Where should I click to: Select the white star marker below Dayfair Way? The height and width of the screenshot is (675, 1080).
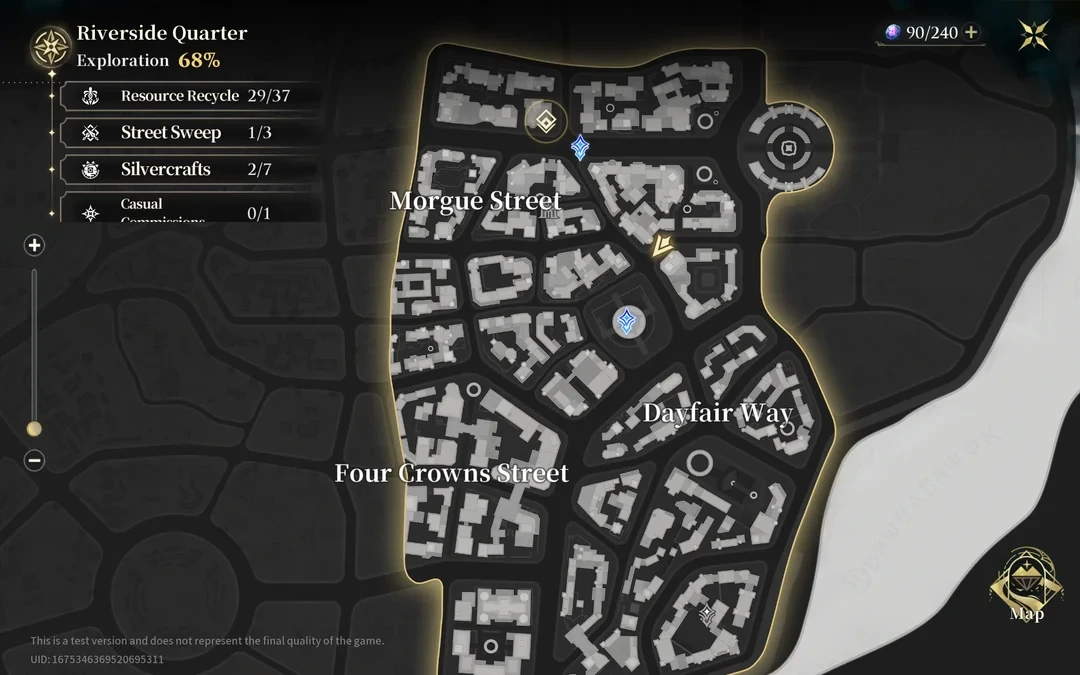click(707, 612)
